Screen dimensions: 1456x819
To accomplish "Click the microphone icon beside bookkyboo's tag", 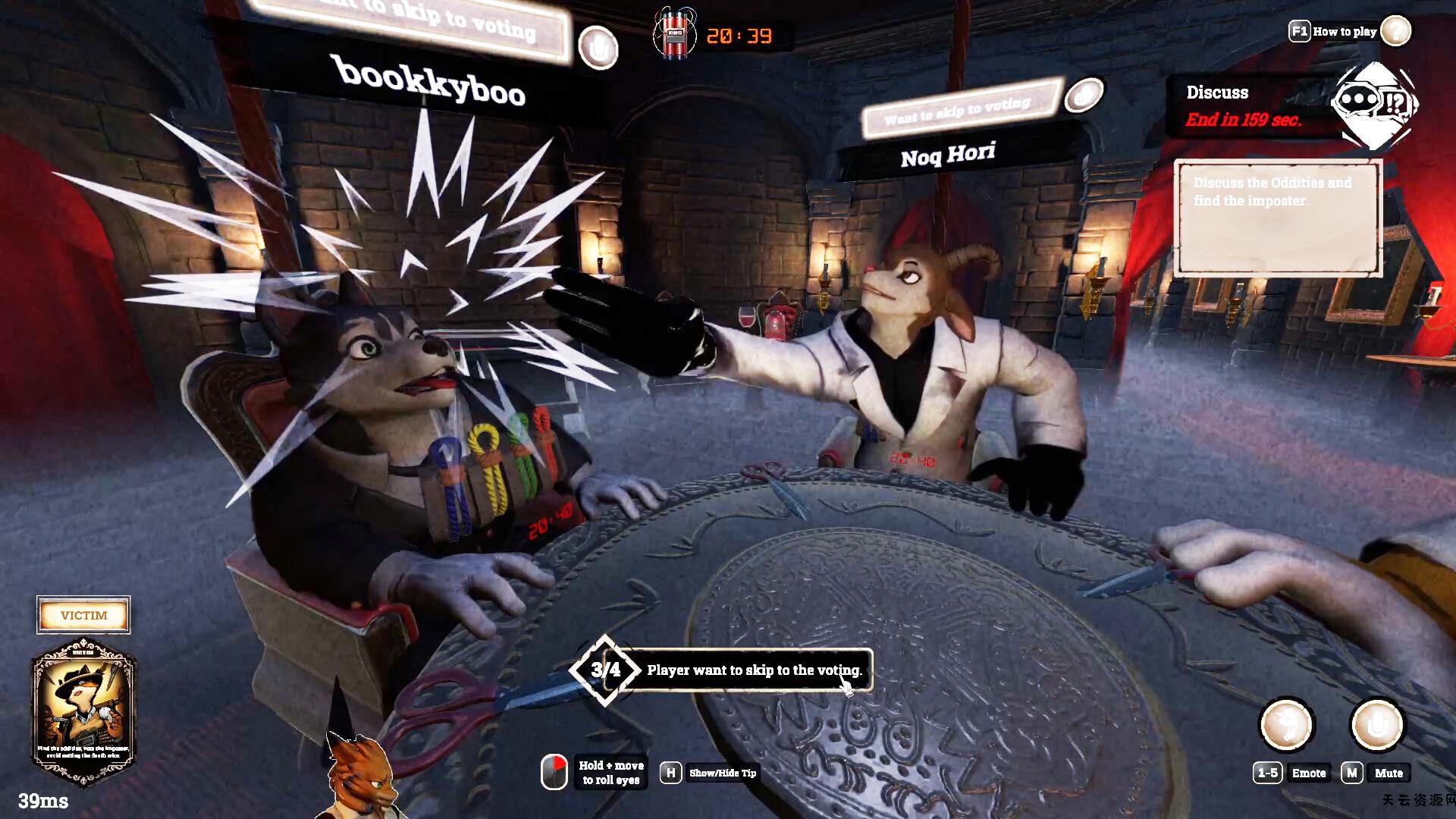I will coord(598,47).
